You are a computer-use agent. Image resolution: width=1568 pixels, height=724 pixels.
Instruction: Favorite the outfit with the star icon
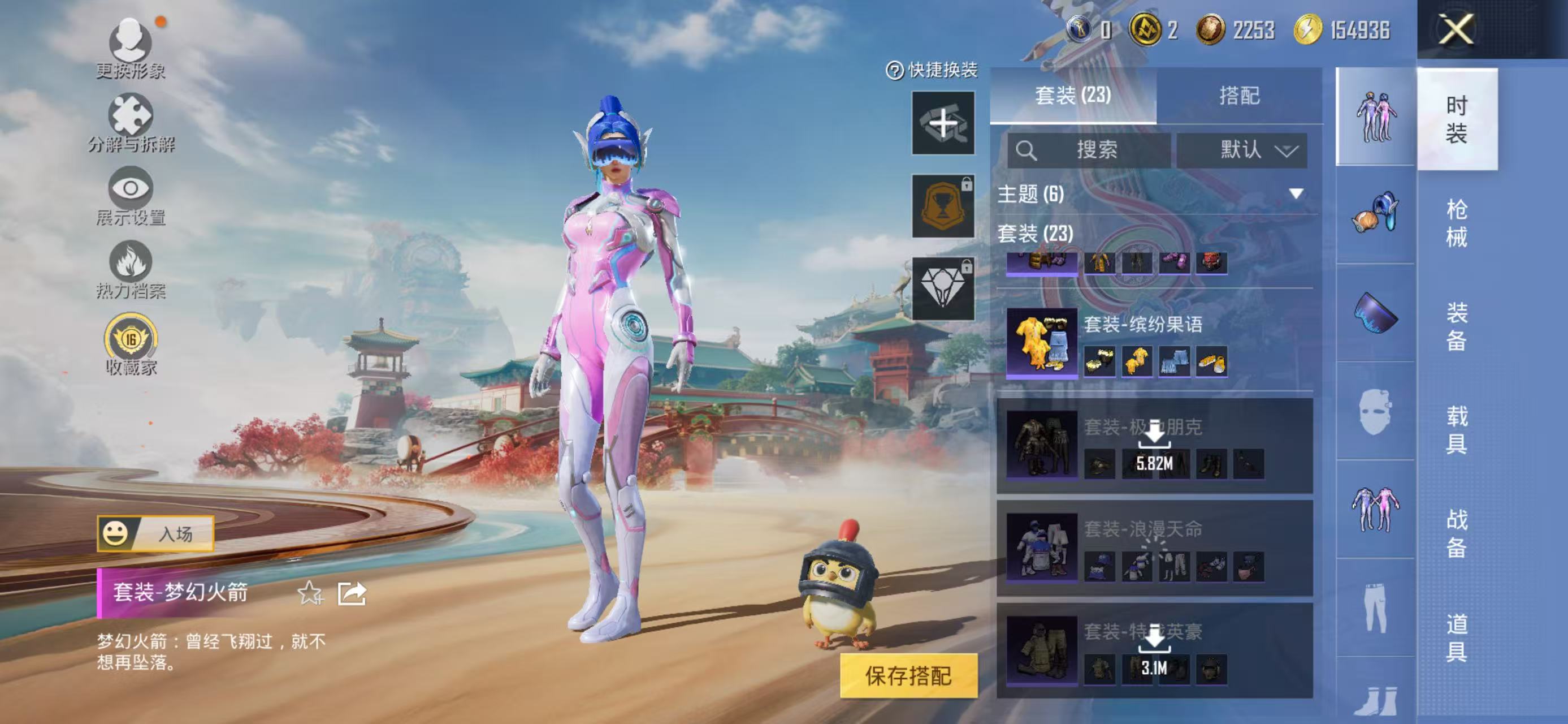(310, 593)
